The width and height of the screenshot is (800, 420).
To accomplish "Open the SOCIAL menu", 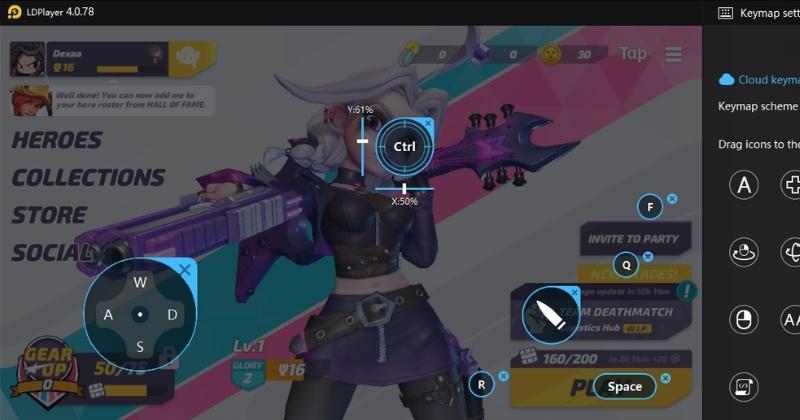I will [x=52, y=252].
